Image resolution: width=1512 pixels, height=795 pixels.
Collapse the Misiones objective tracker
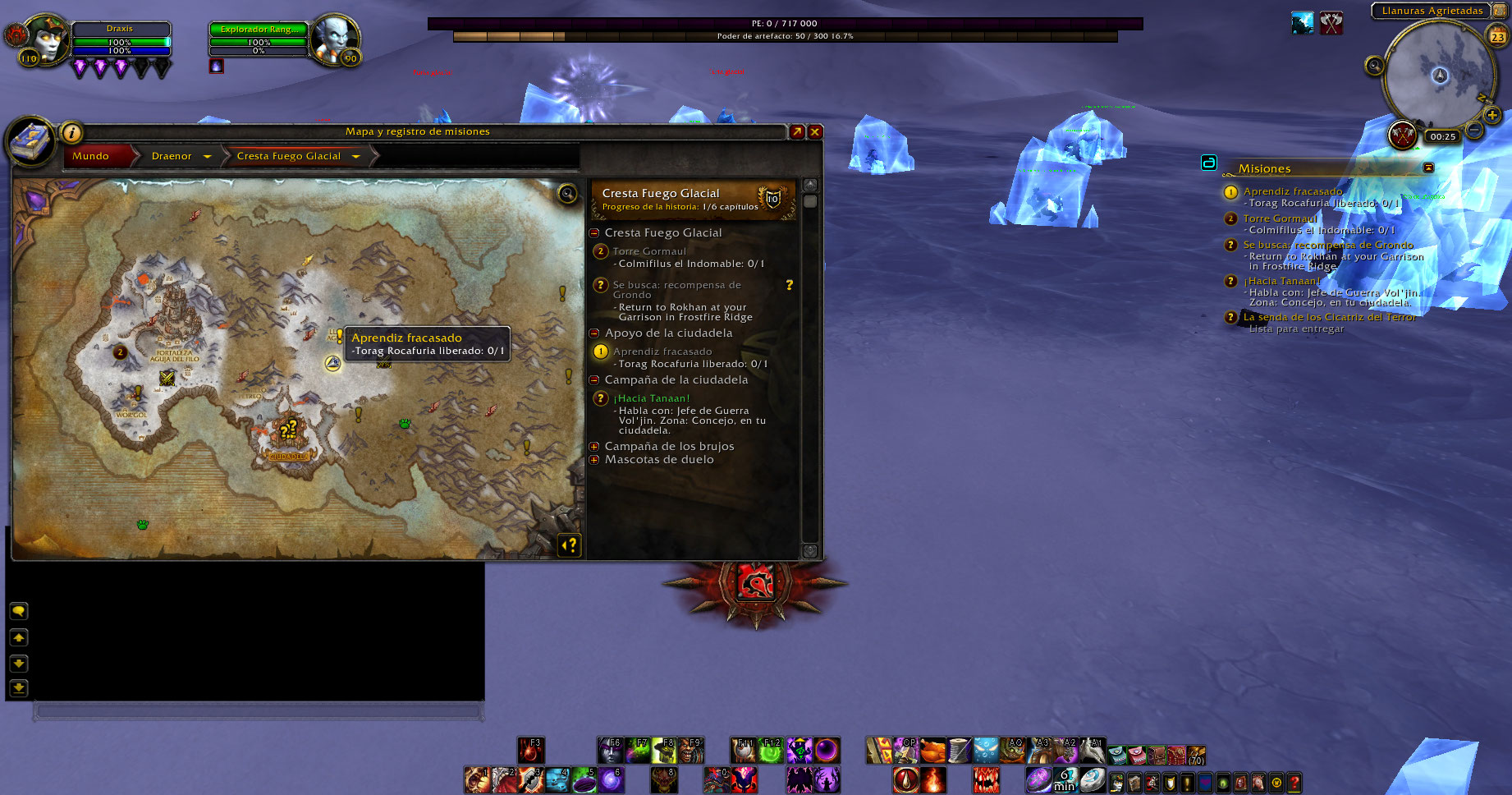pos(1428,168)
